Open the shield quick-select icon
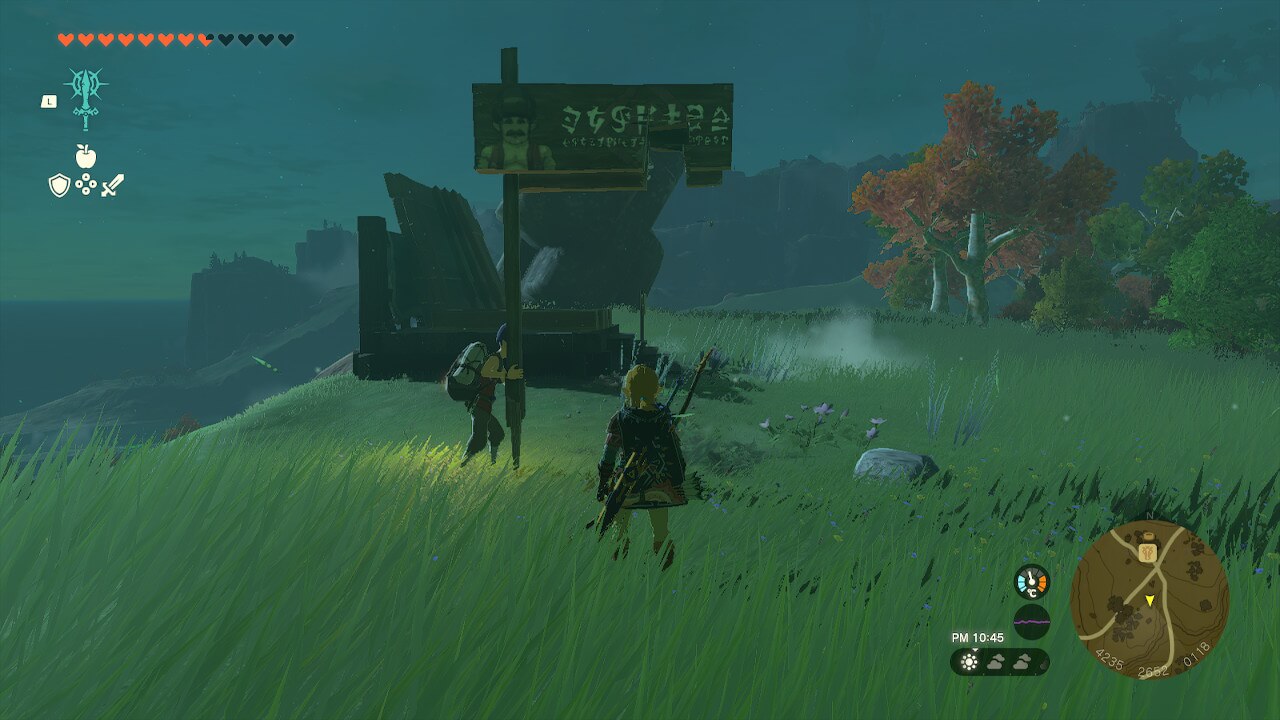This screenshot has width=1280, height=720. tap(59, 185)
